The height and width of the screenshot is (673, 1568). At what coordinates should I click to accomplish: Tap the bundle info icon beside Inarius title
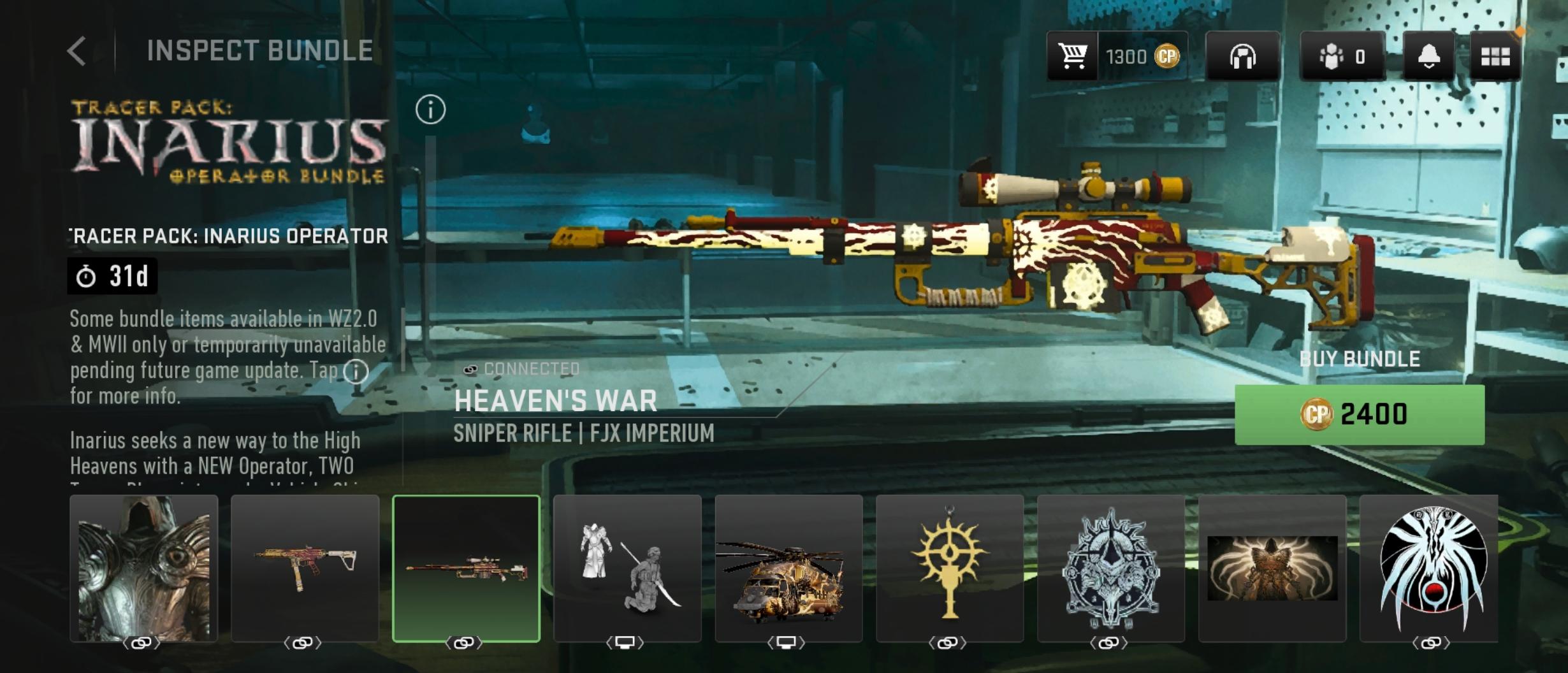[x=430, y=110]
